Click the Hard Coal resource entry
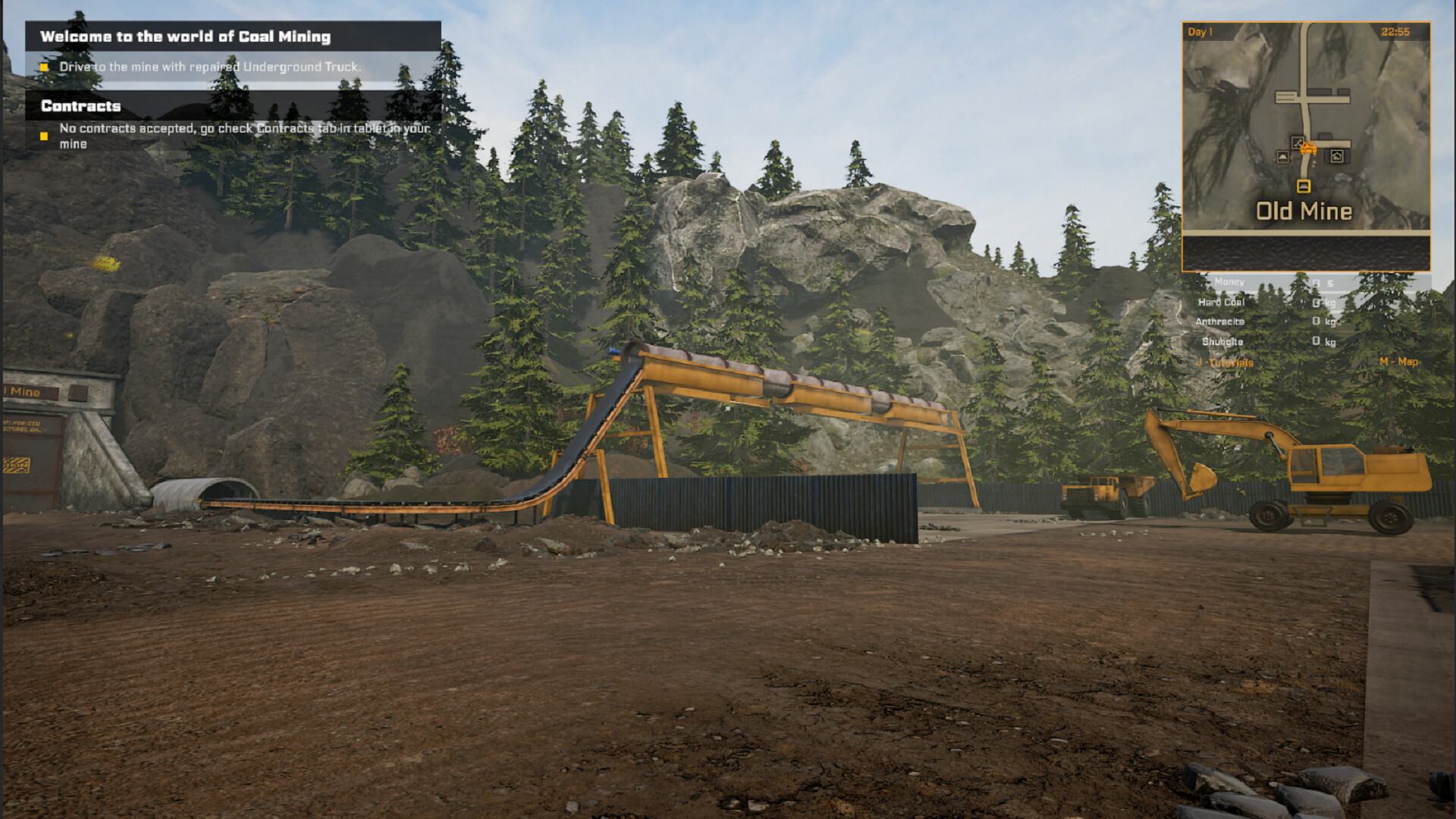The image size is (1456, 819). coord(1220,303)
